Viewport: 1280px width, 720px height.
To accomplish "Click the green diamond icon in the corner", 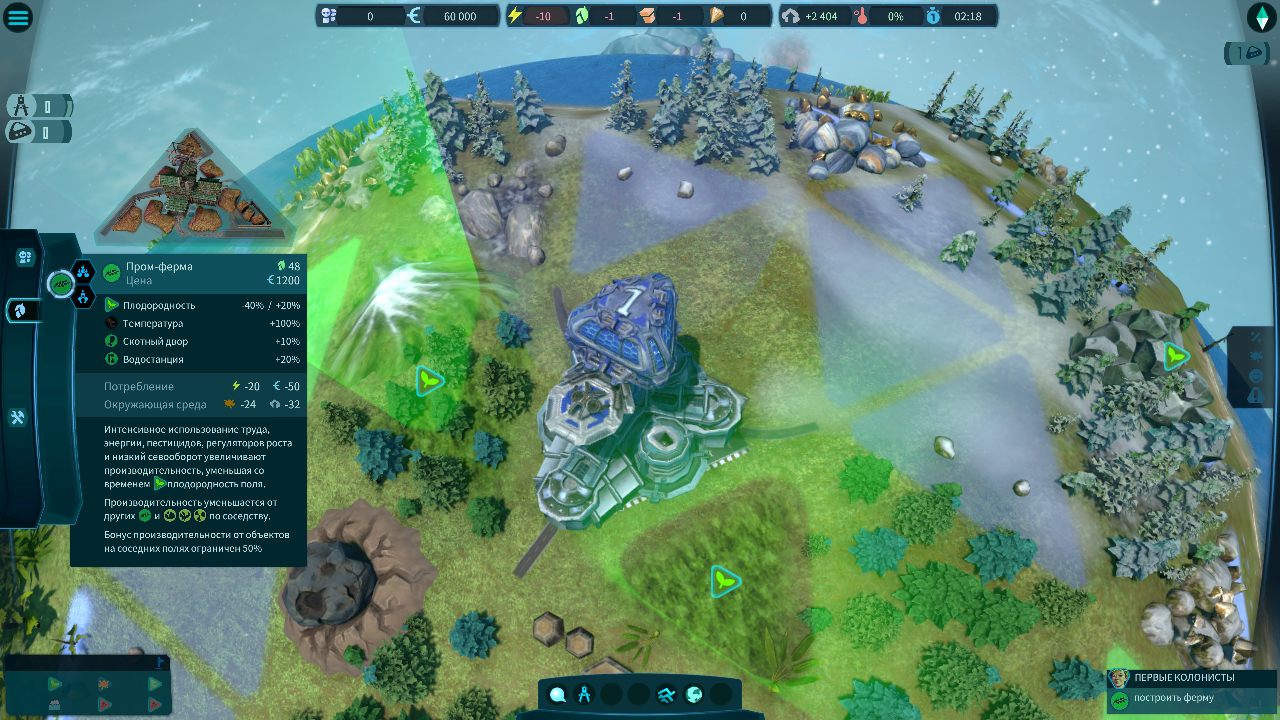I will pyautogui.click(x=1261, y=17).
